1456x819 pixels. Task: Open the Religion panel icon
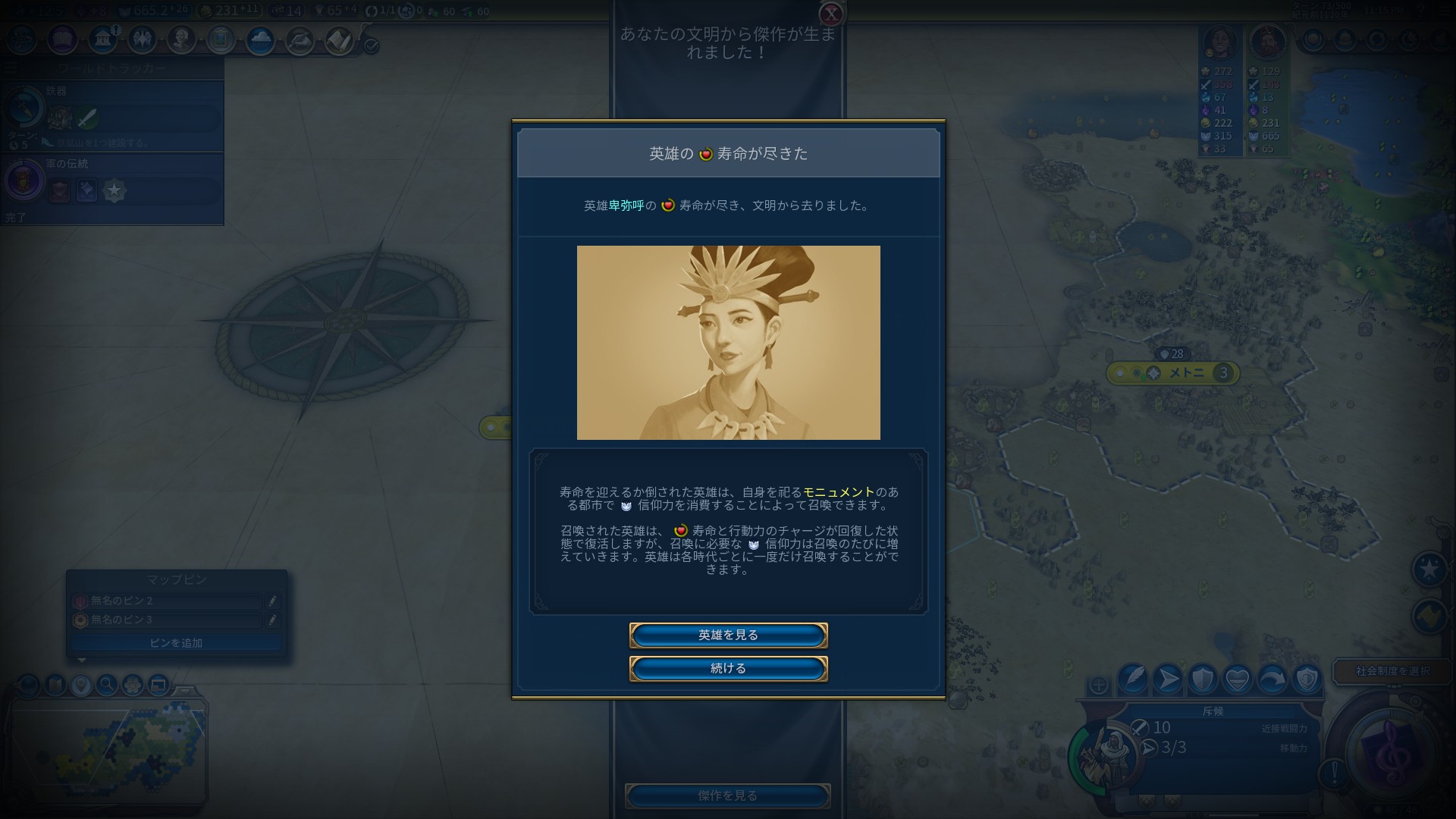(143, 40)
